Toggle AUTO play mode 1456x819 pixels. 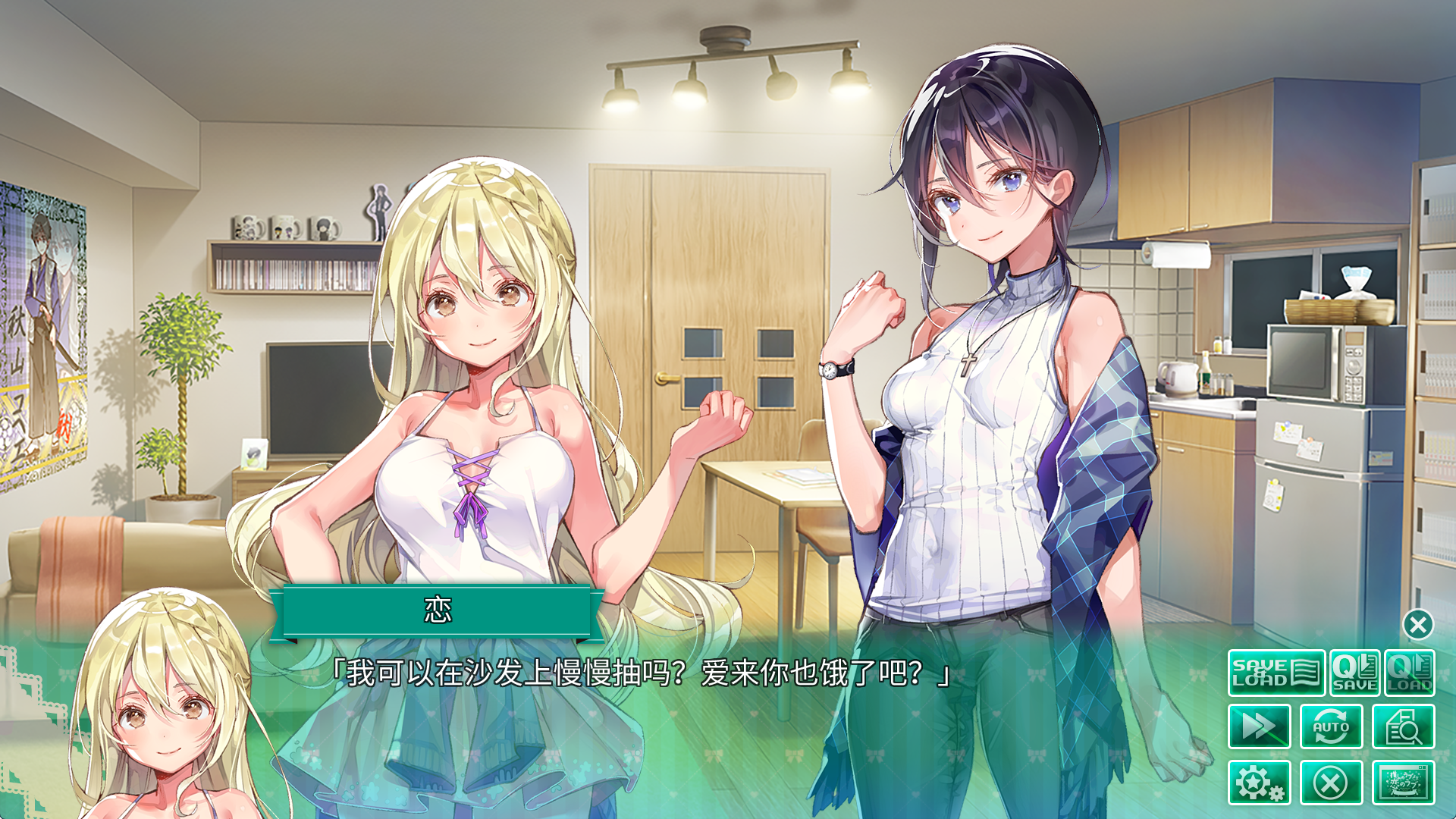click(x=1332, y=726)
